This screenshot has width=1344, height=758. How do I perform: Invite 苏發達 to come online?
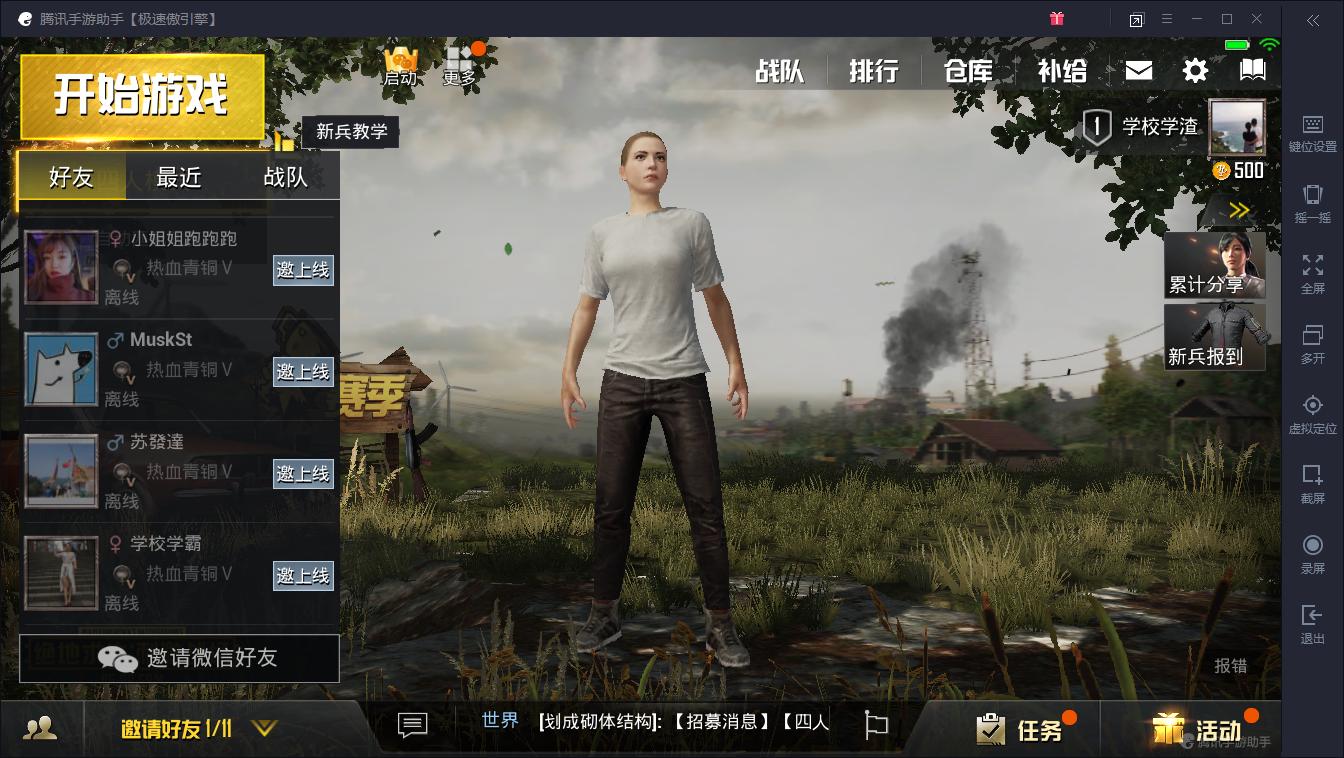coord(303,474)
